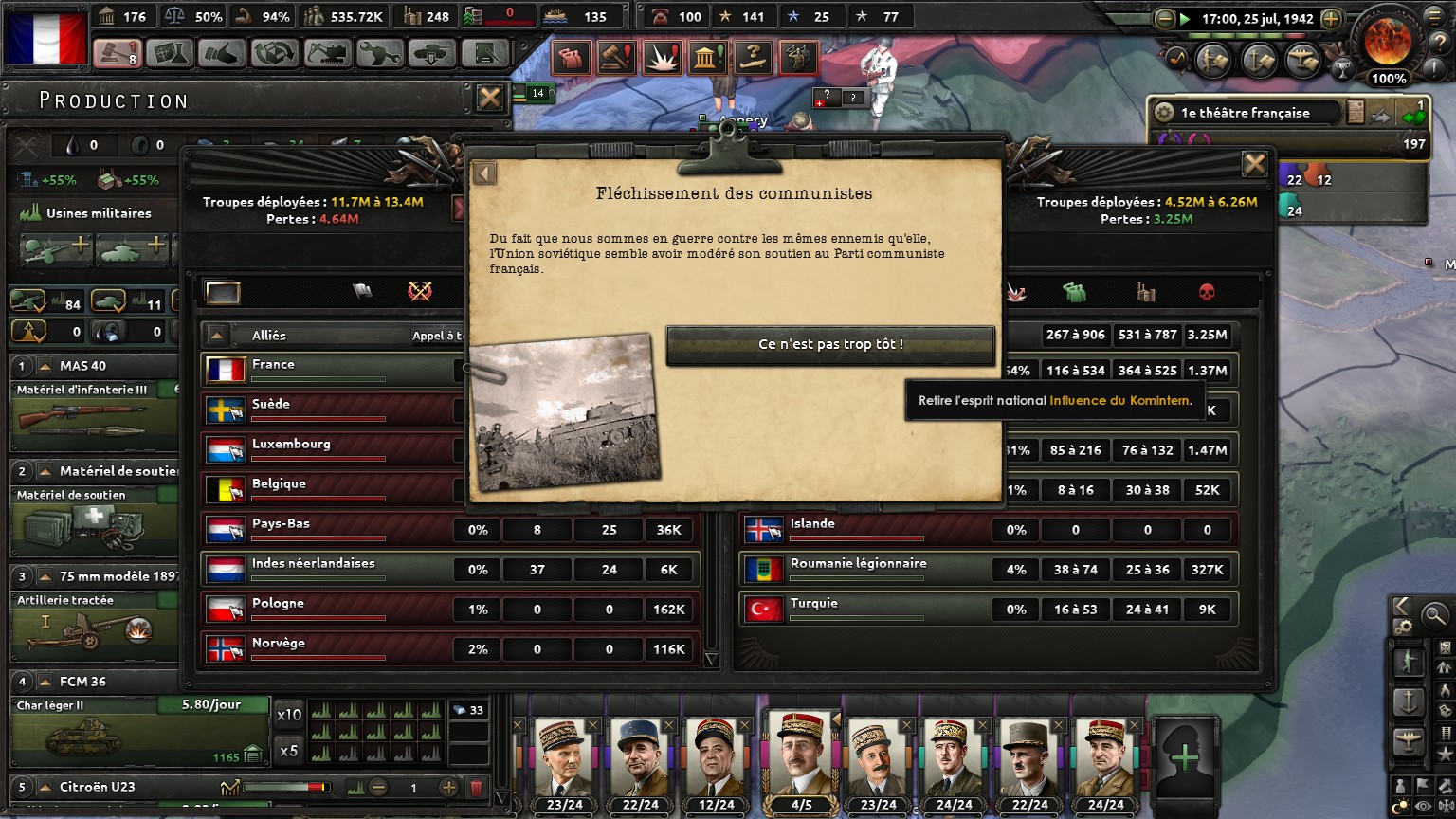Viewport: 1456px width, 819px height.
Task: Close the war overview window
Action: pyautogui.click(x=1254, y=165)
